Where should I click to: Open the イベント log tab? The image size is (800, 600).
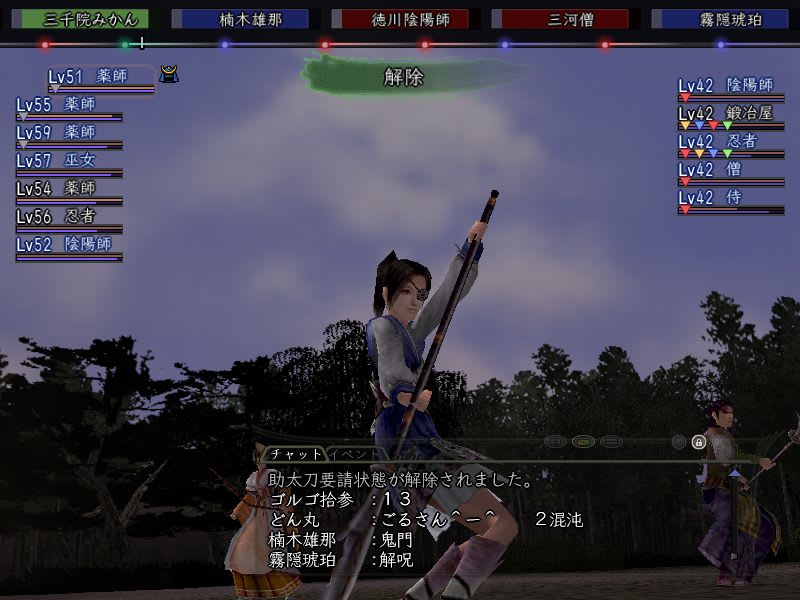354,454
